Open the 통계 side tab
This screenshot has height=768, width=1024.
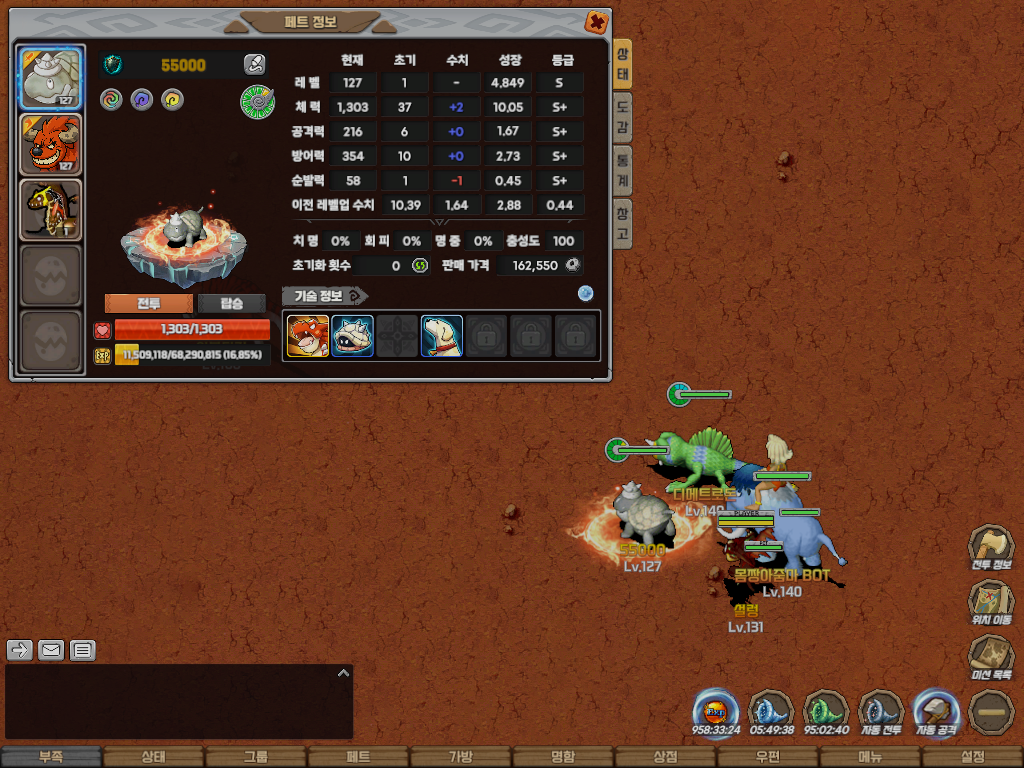click(x=623, y=170)
